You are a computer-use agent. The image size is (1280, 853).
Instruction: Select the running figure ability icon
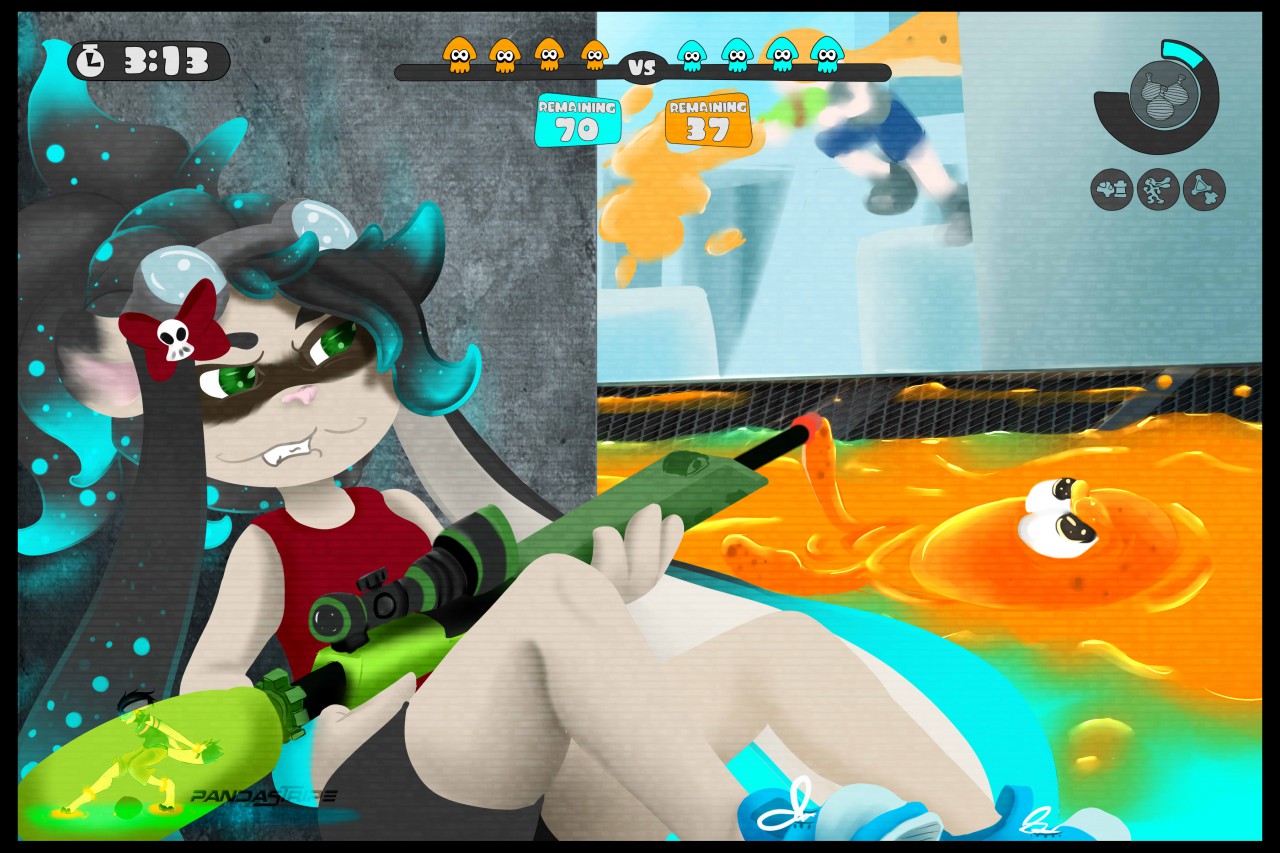(1158, 189)
